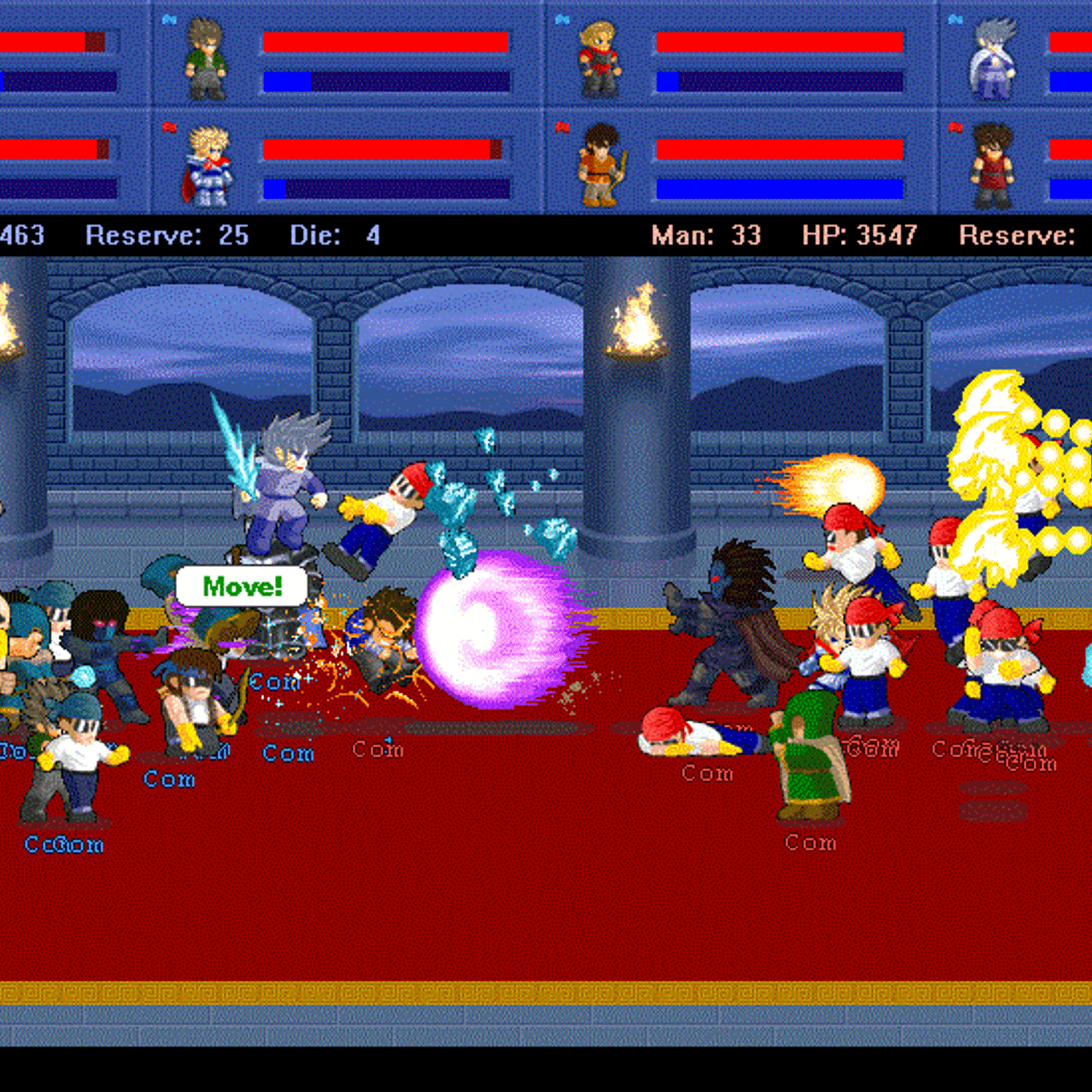Choose the silver-haired Freeze portrait
The height and width of the screenshot is (1092, 1092).
[993, 59]
